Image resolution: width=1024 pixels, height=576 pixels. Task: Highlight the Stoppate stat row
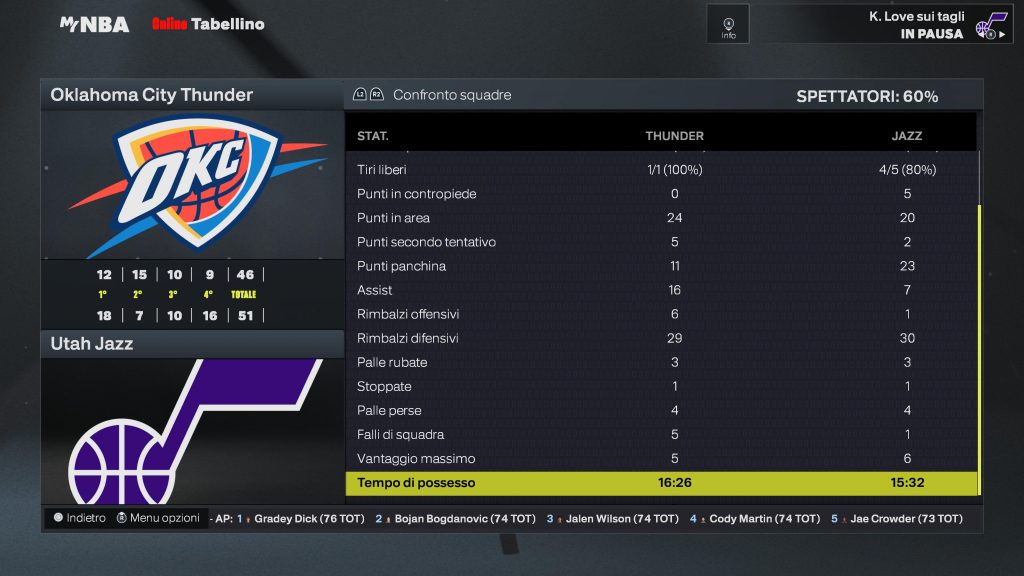point(660,386)
